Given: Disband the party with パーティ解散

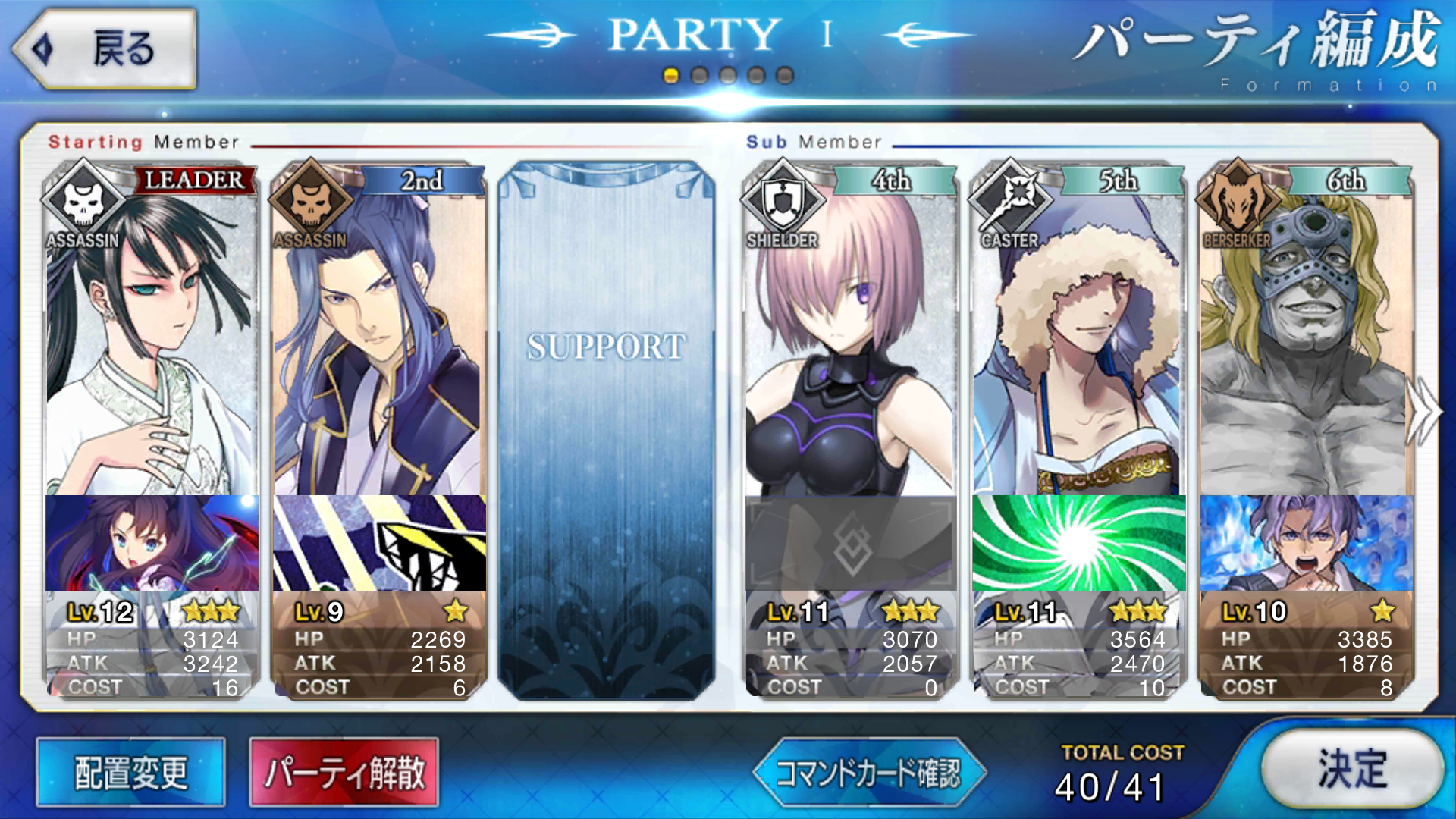Looking at the screenshot, I should coord(344,773).
